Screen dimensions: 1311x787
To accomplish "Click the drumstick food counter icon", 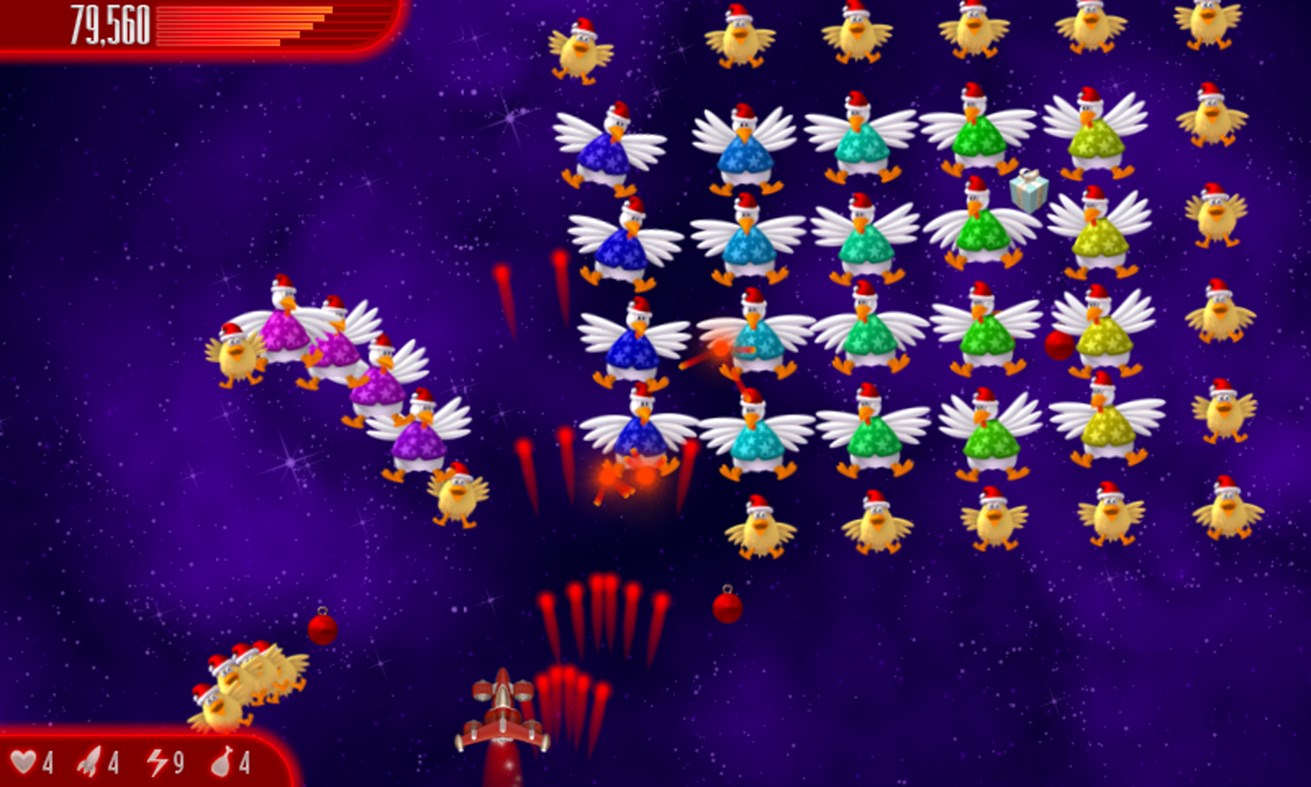I will pyautogui.click(x=222, y=762).
